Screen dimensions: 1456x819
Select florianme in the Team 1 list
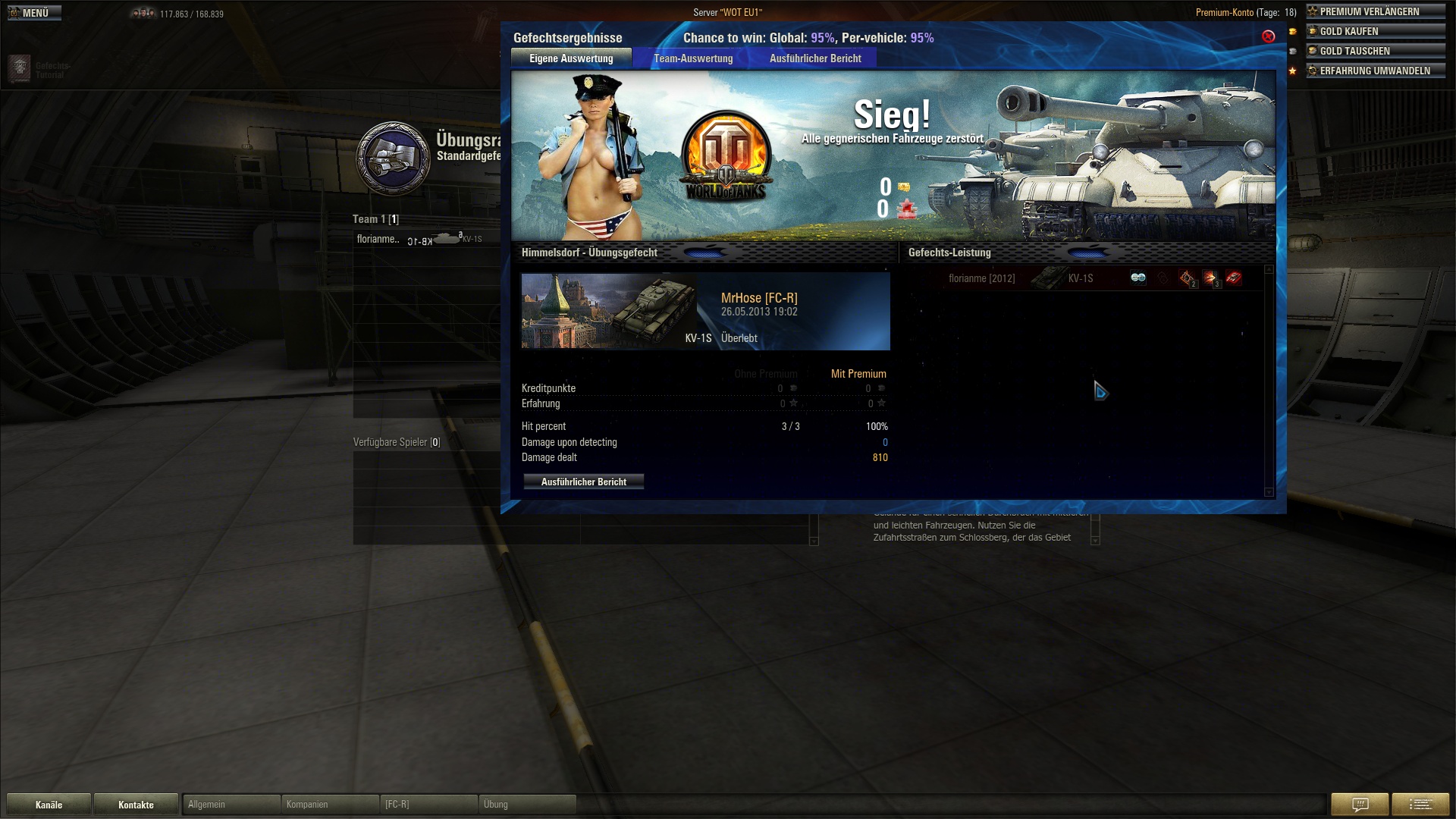pyautogui.click(x=378, y=239)
